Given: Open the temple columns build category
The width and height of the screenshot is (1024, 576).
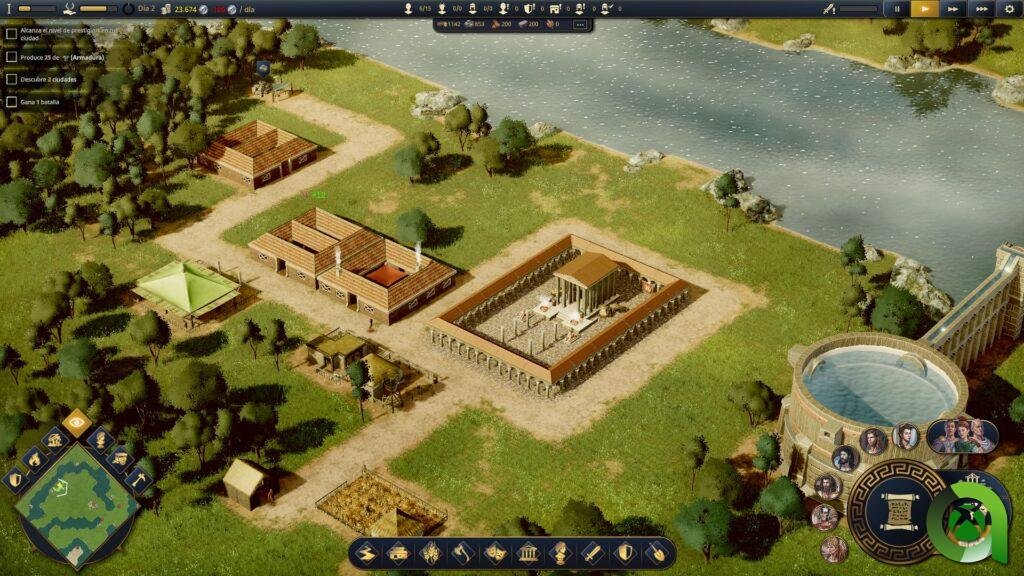Looking at the screenshot, I should tap(528, 553).
